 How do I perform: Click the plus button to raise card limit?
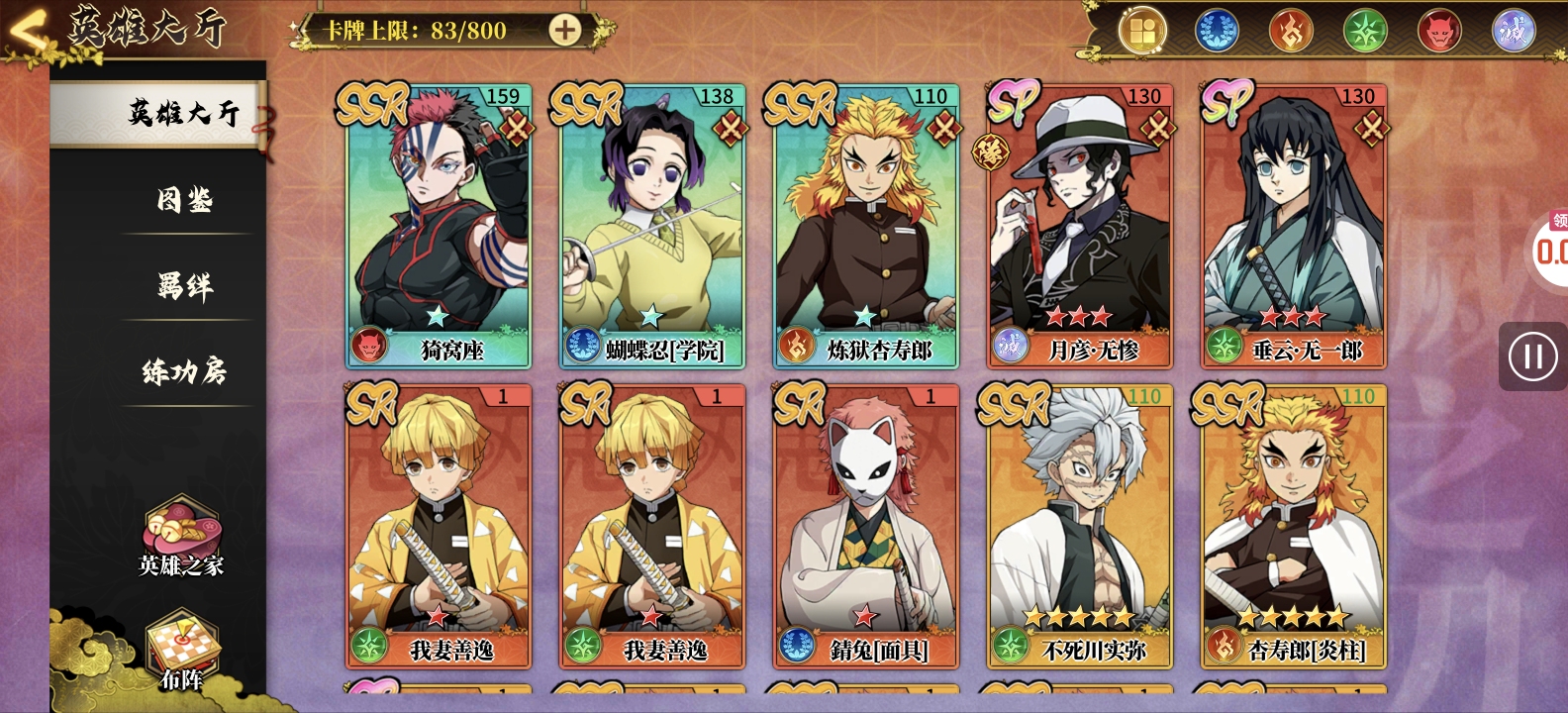(x=565, y=31)
